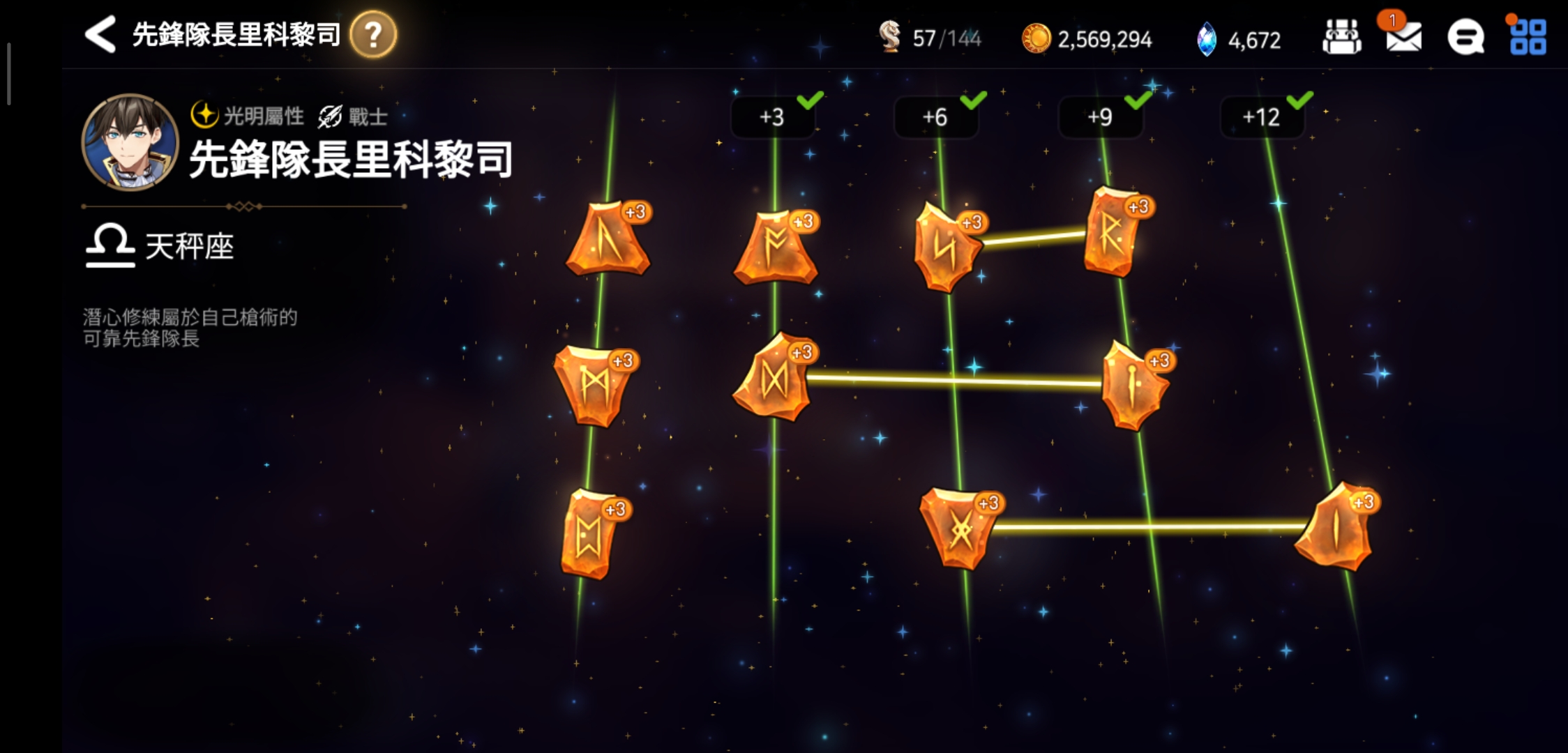Toggle the green checkmark on +6 milestone
The image size is (1568, 753).
tap(975, 100)
